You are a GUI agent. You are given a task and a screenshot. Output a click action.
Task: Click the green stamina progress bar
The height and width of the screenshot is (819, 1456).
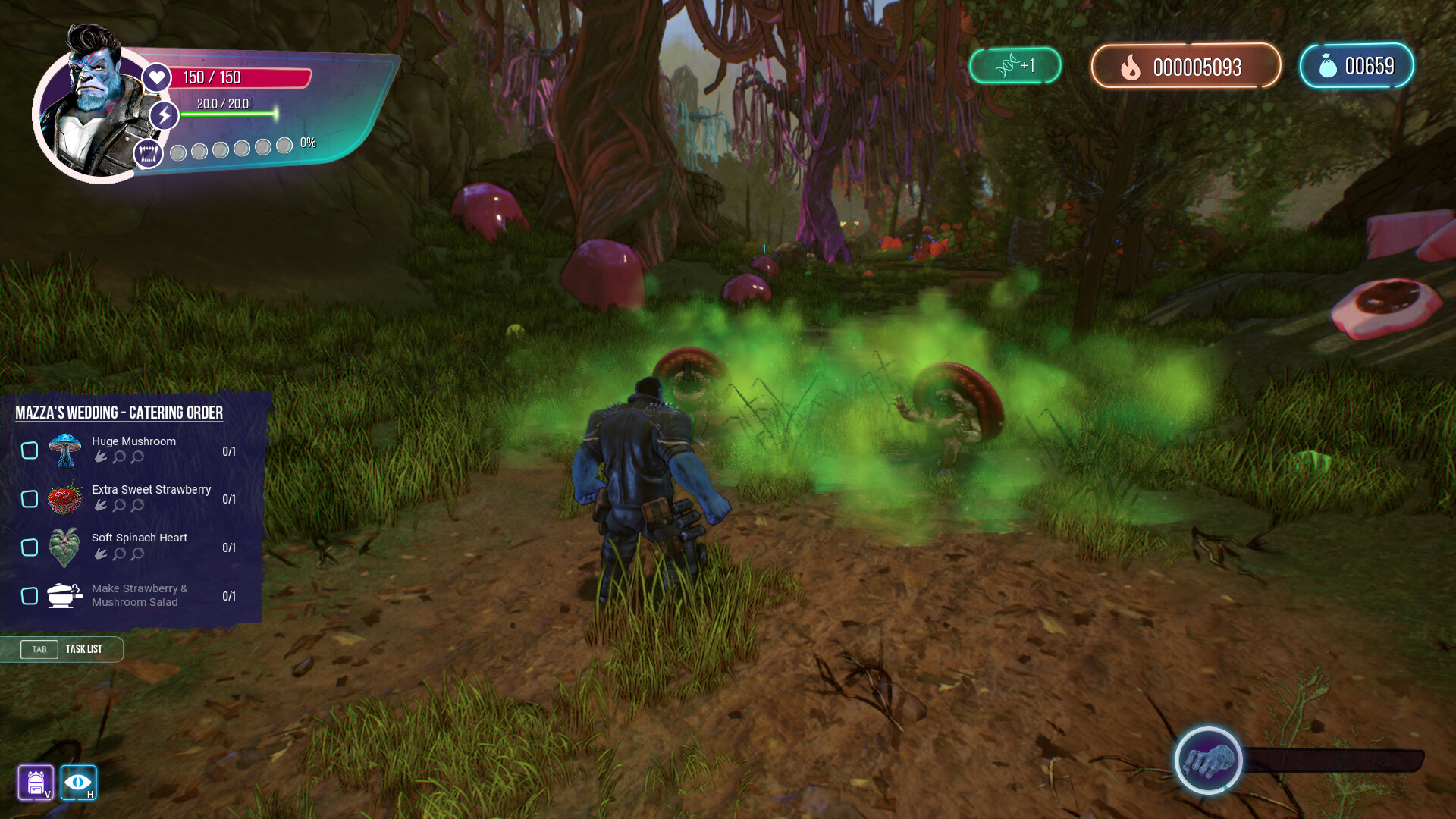click(227, 116)
